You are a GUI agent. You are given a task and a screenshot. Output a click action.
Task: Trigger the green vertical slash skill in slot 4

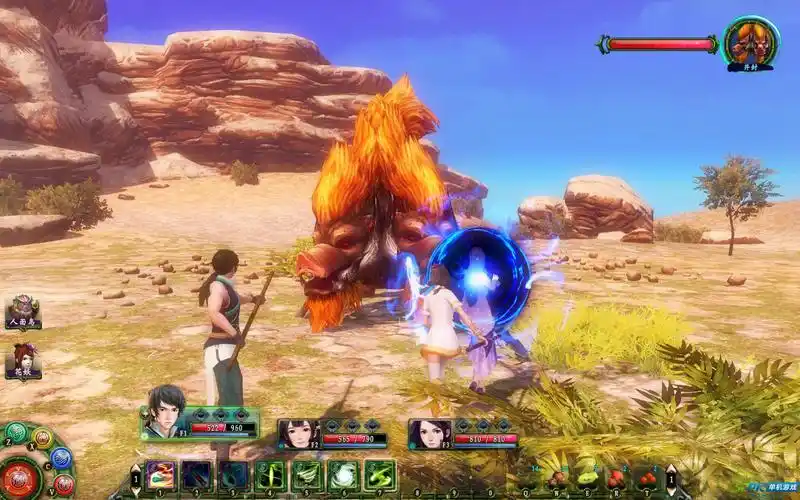pyautogui.click(x=270, y=474)
